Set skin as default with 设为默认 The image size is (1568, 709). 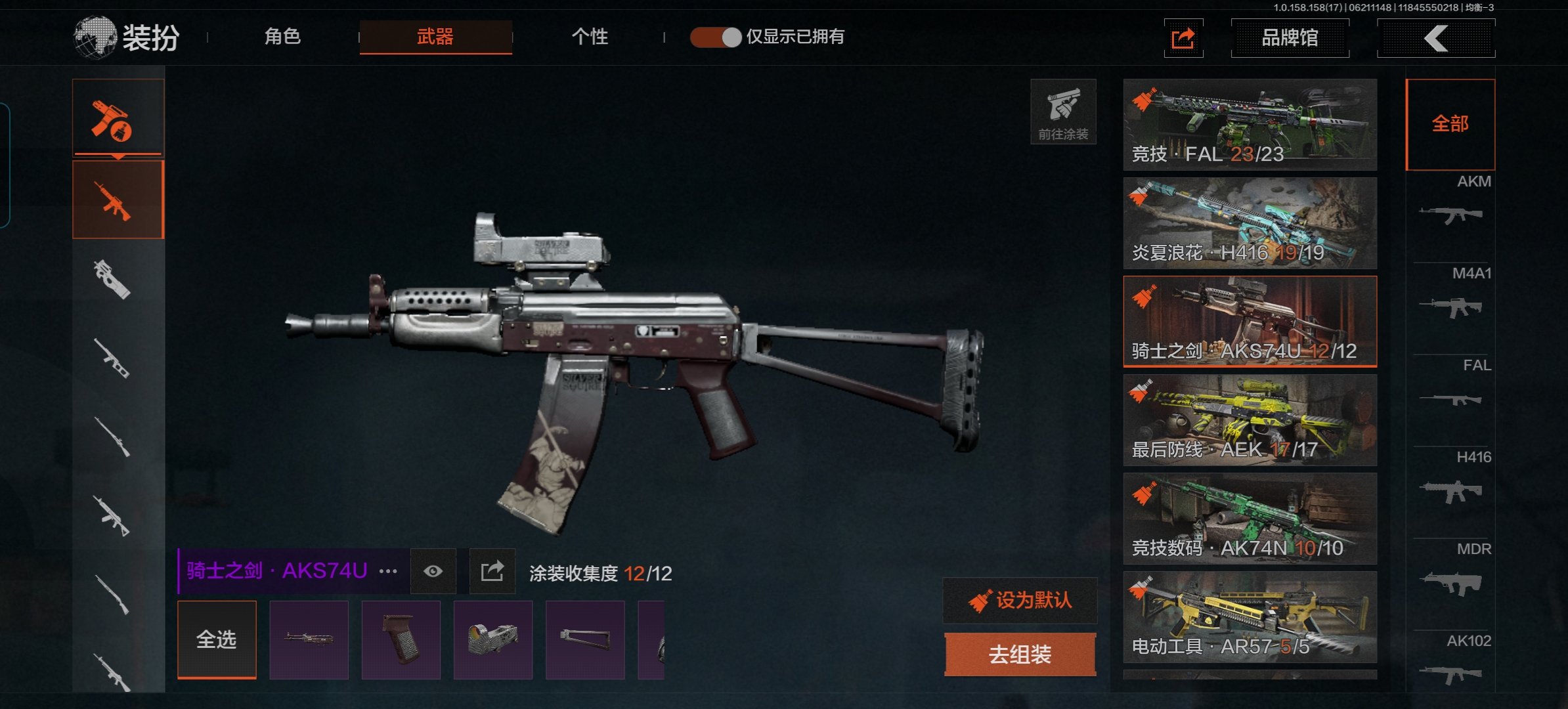pos(1020,600)
